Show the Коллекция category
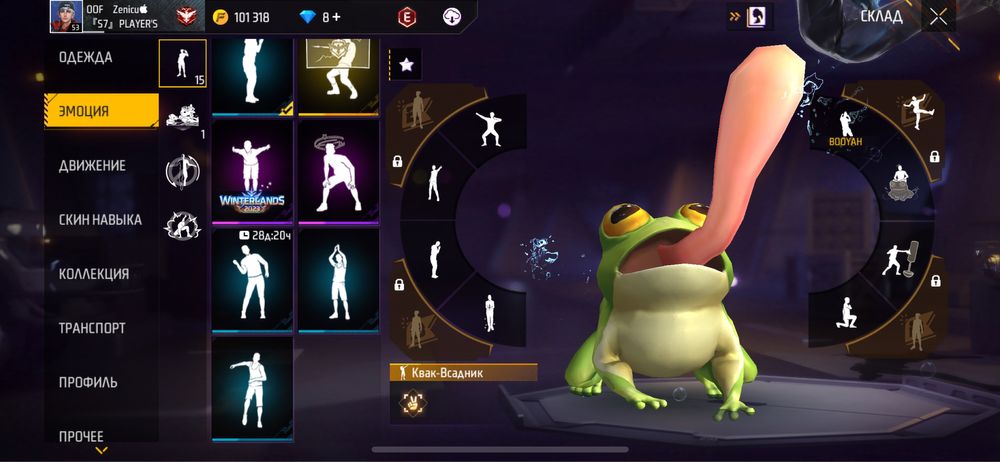The width and height of the screenshot is (1000, 462). [94, 273]
